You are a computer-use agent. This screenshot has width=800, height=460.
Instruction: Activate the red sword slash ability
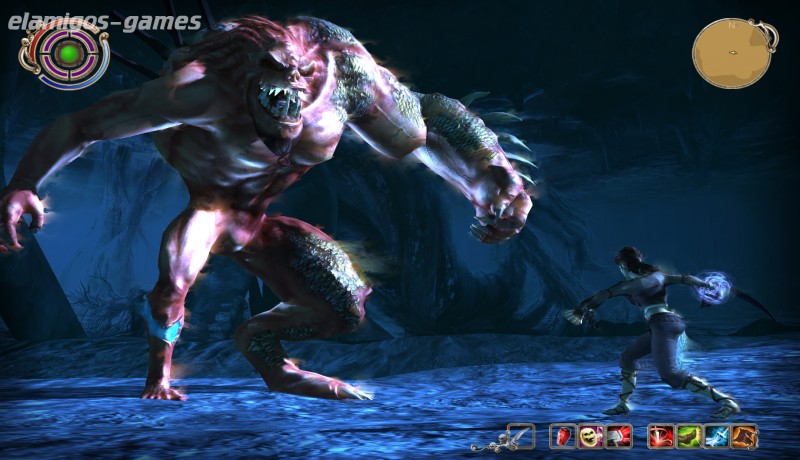[x=661, y=436]
